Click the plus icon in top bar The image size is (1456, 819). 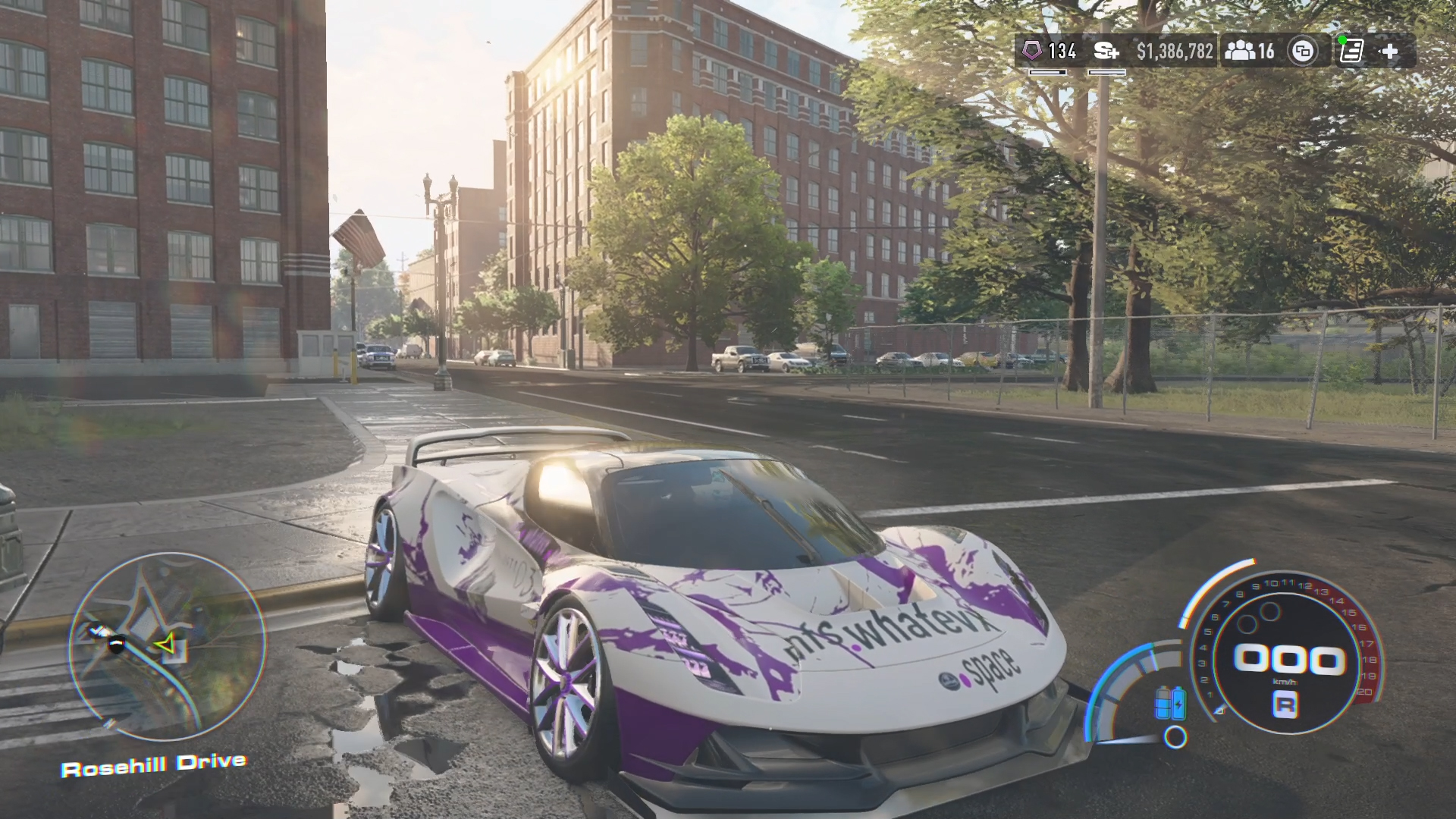1389,52
